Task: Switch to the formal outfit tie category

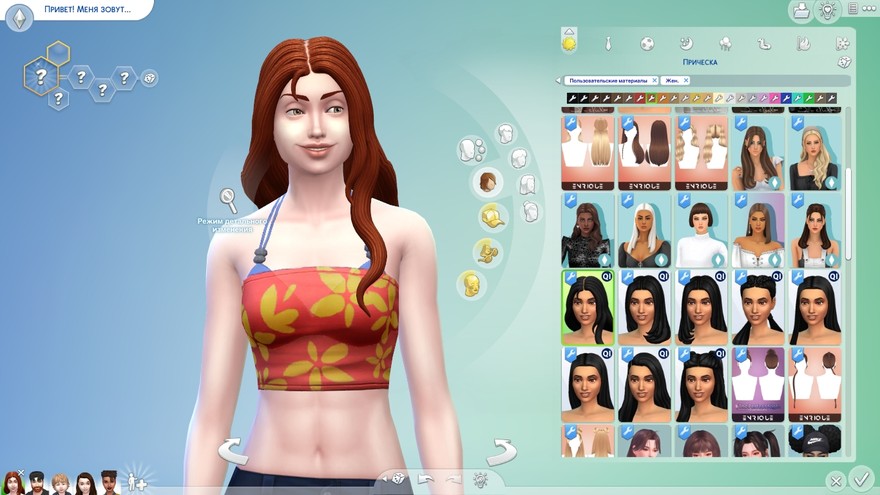Action: (x=608, y=43)
